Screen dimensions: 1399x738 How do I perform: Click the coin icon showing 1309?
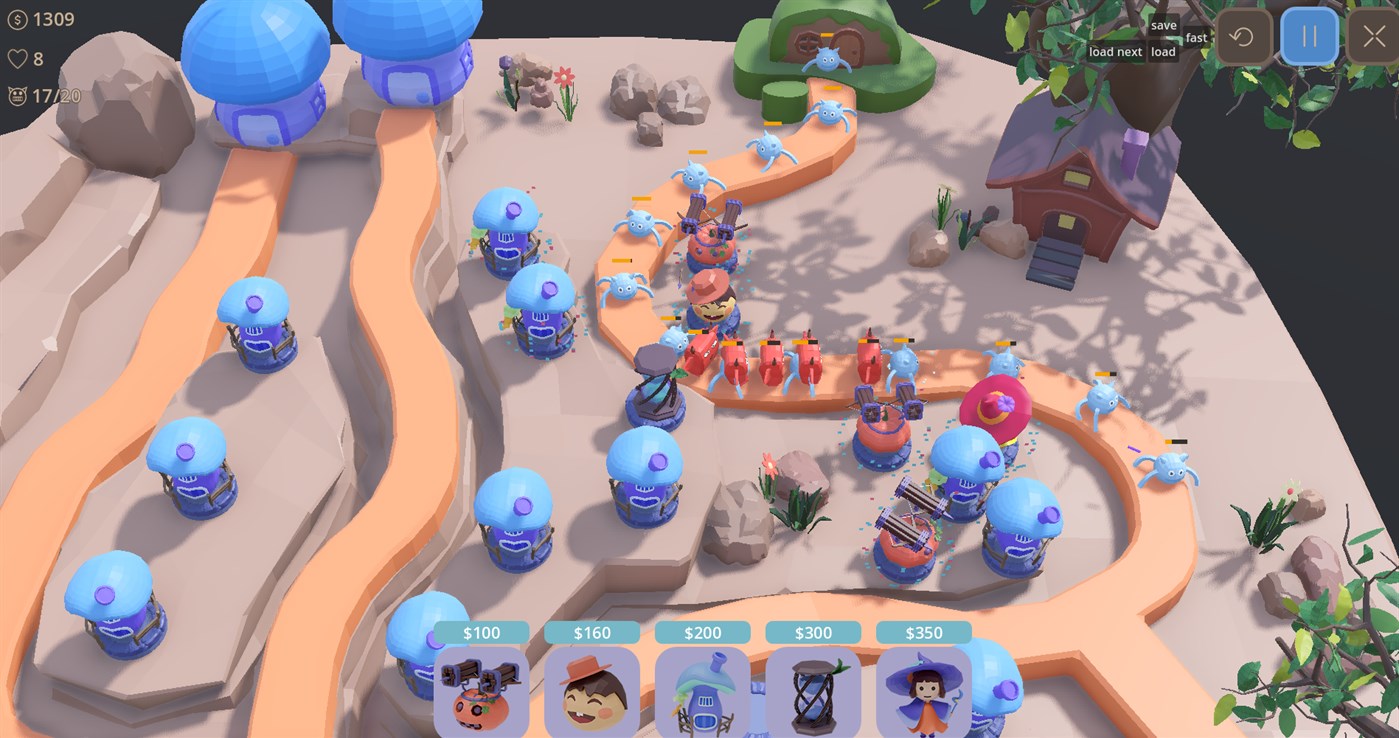point(17,18)
